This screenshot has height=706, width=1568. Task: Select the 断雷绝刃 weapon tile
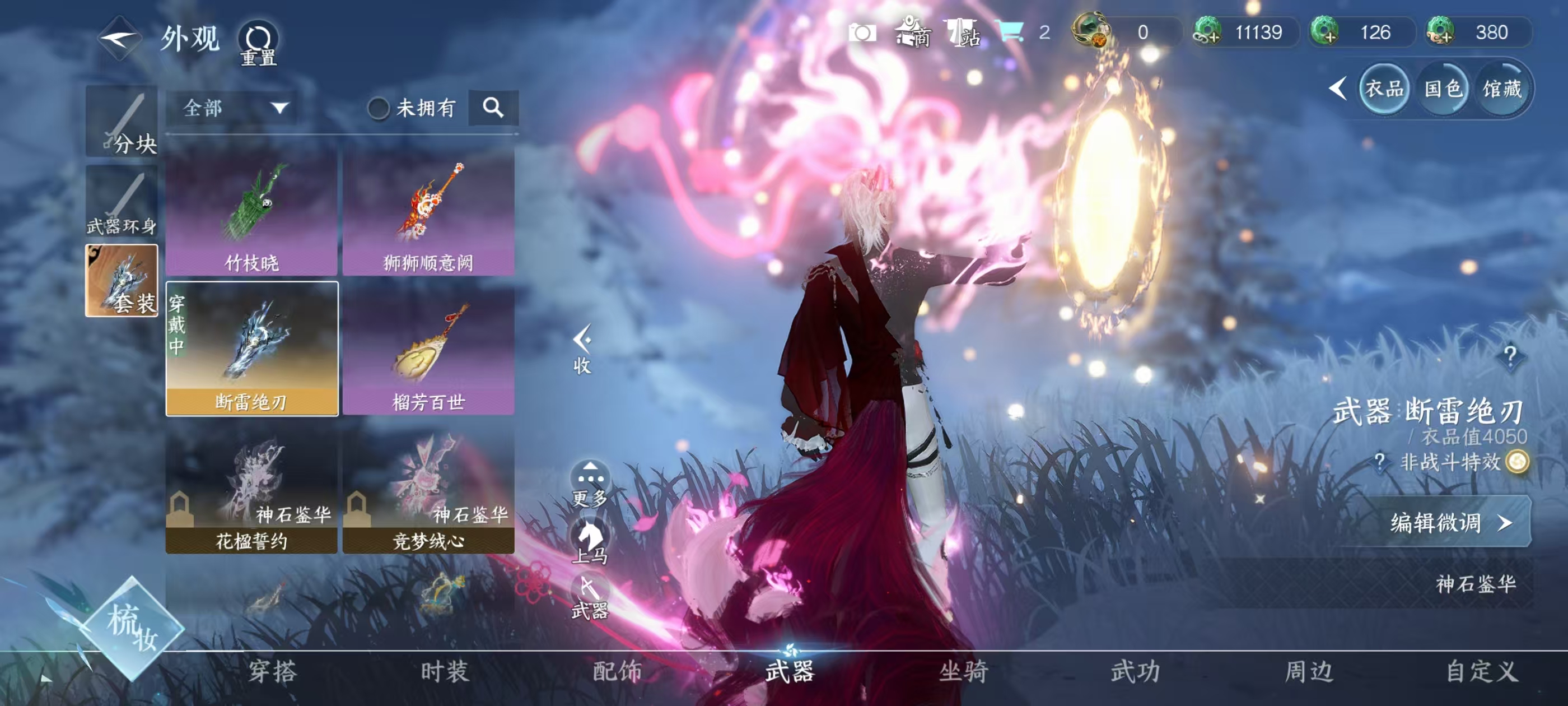click(x=251, y=349)
